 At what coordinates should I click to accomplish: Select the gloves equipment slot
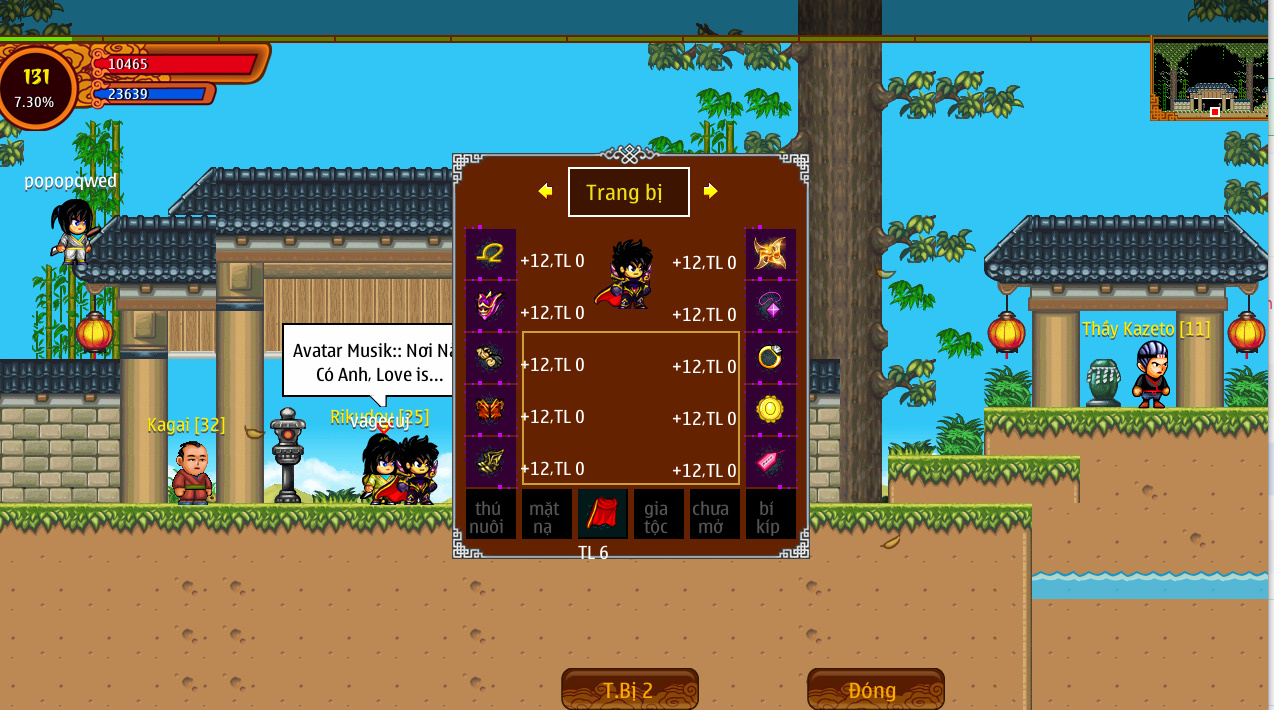(x=491, y=358)
